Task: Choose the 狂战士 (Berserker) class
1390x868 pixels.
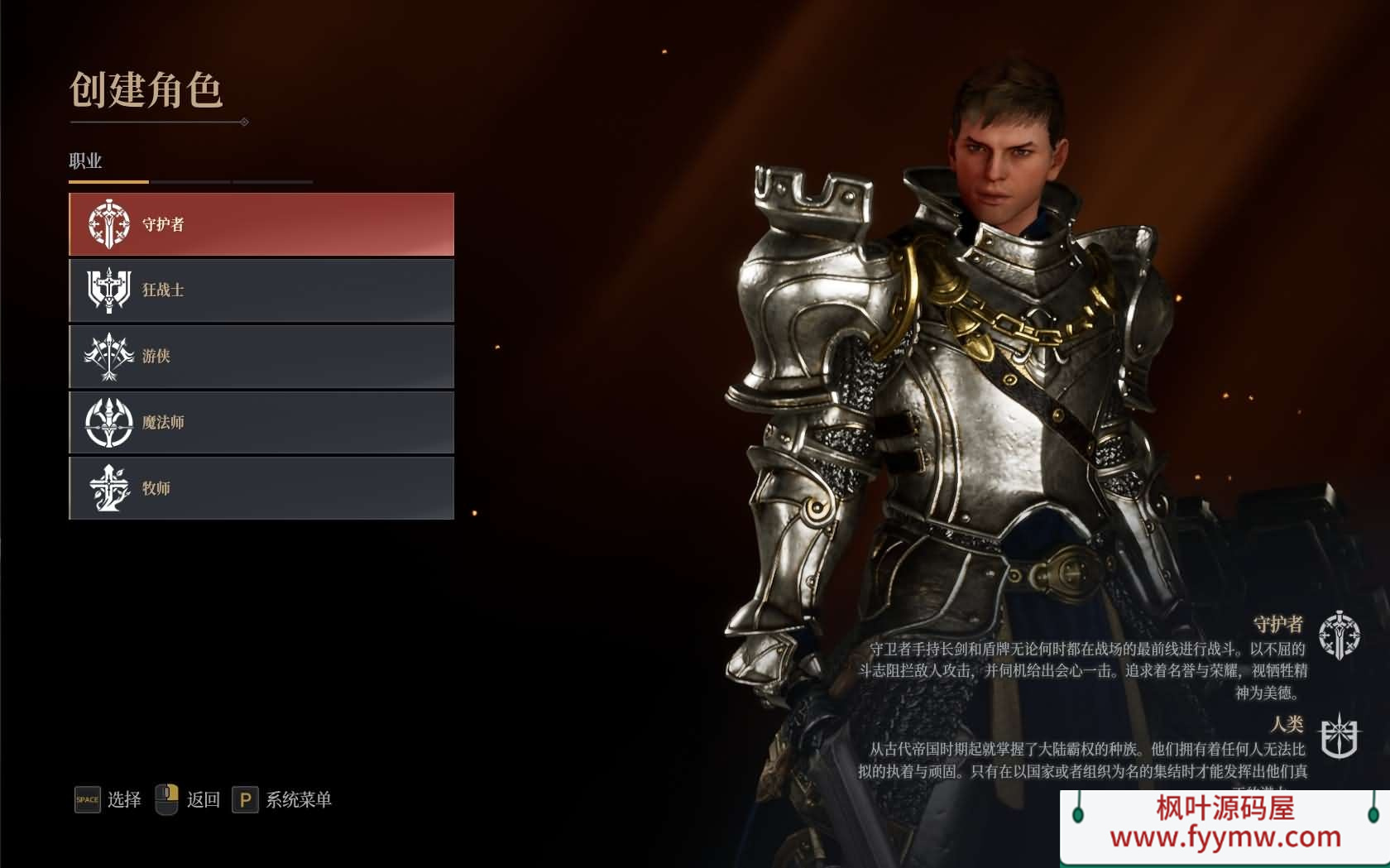Action: pos(261,290)
